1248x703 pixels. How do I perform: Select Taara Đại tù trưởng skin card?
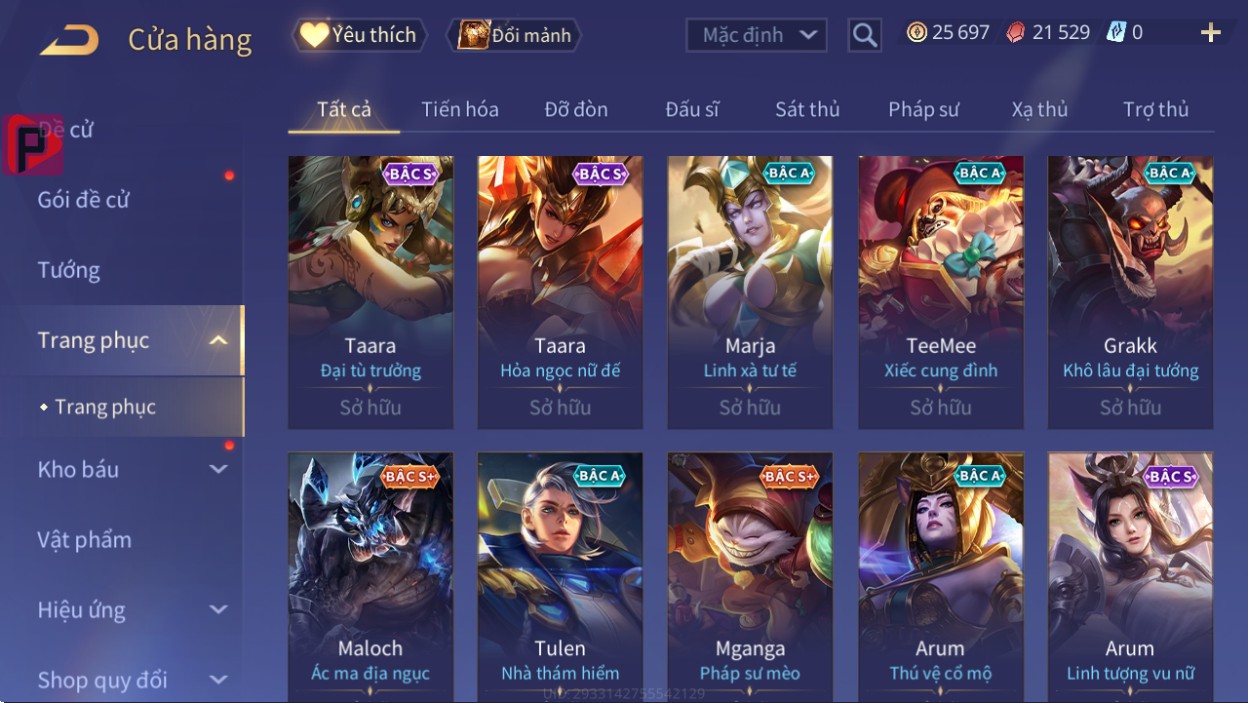pyautogui.click(x=370, y=292)
